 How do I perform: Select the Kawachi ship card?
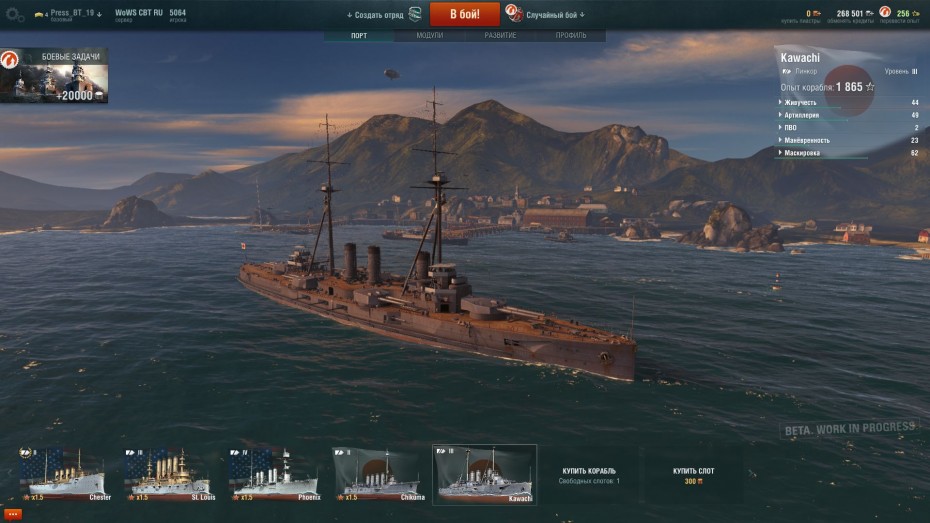(484, 475)
